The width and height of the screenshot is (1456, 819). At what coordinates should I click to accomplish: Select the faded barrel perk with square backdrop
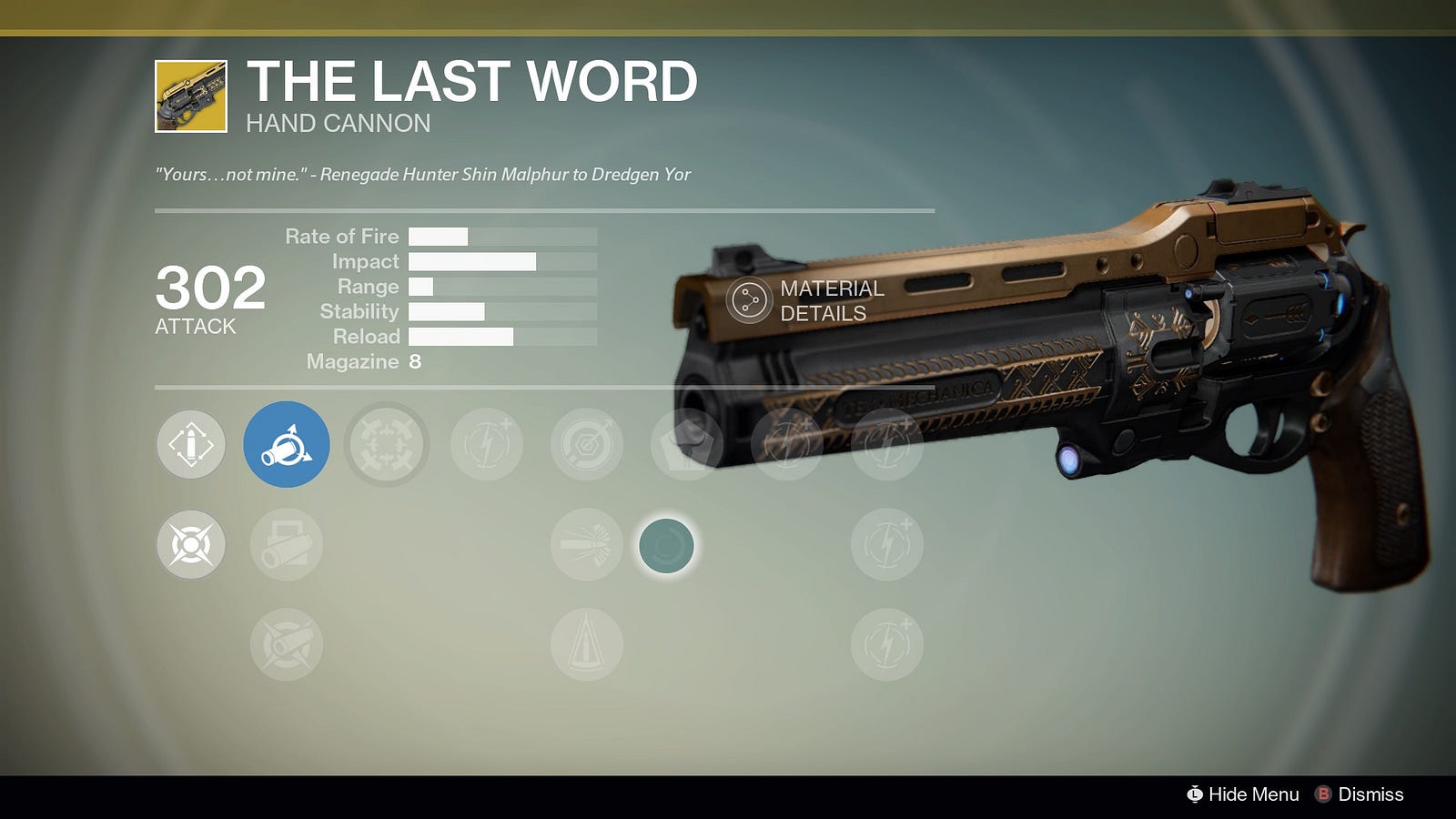click(287, 544)
